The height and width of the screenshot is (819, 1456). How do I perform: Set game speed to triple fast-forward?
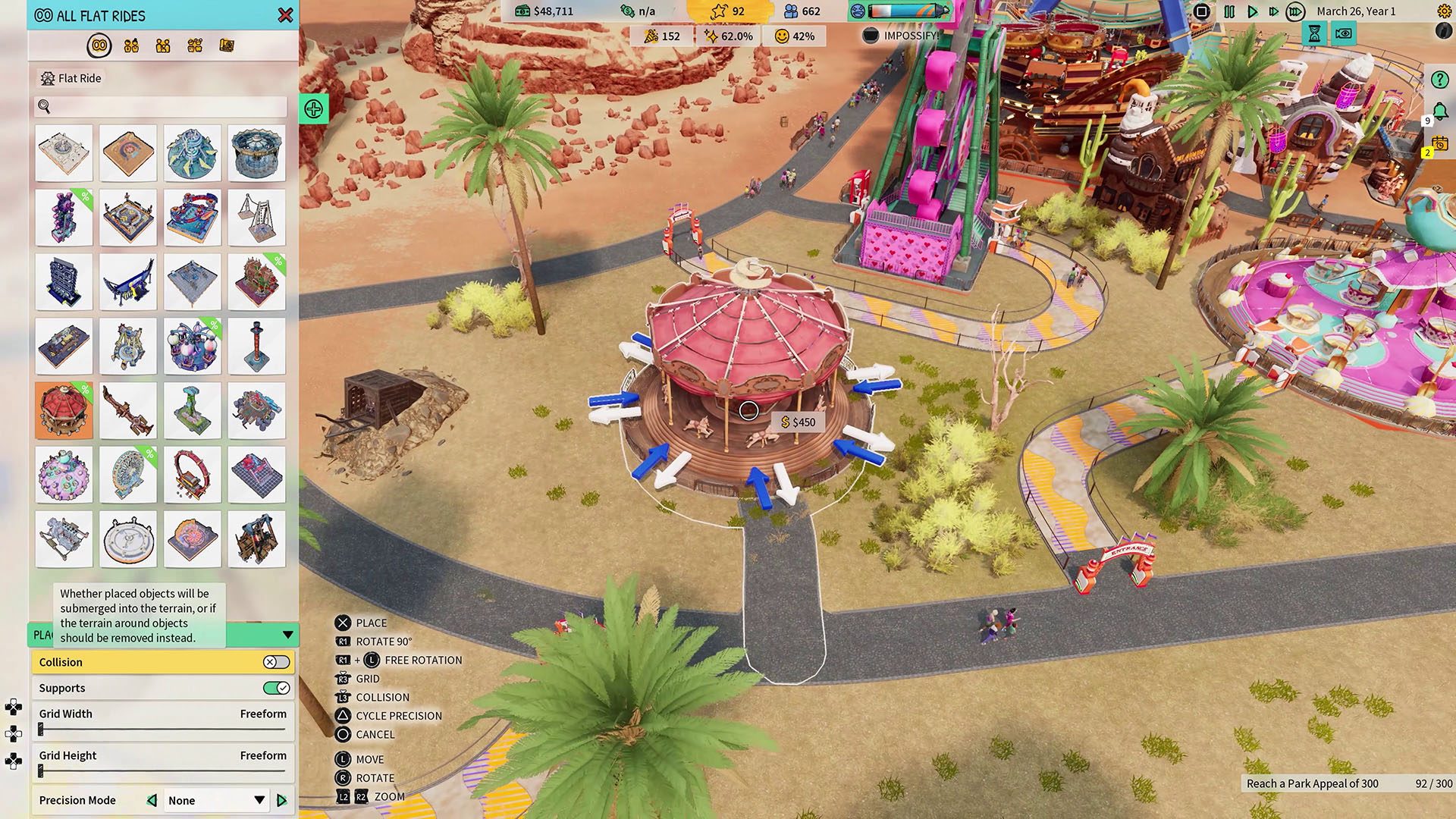coord(1295,11)
